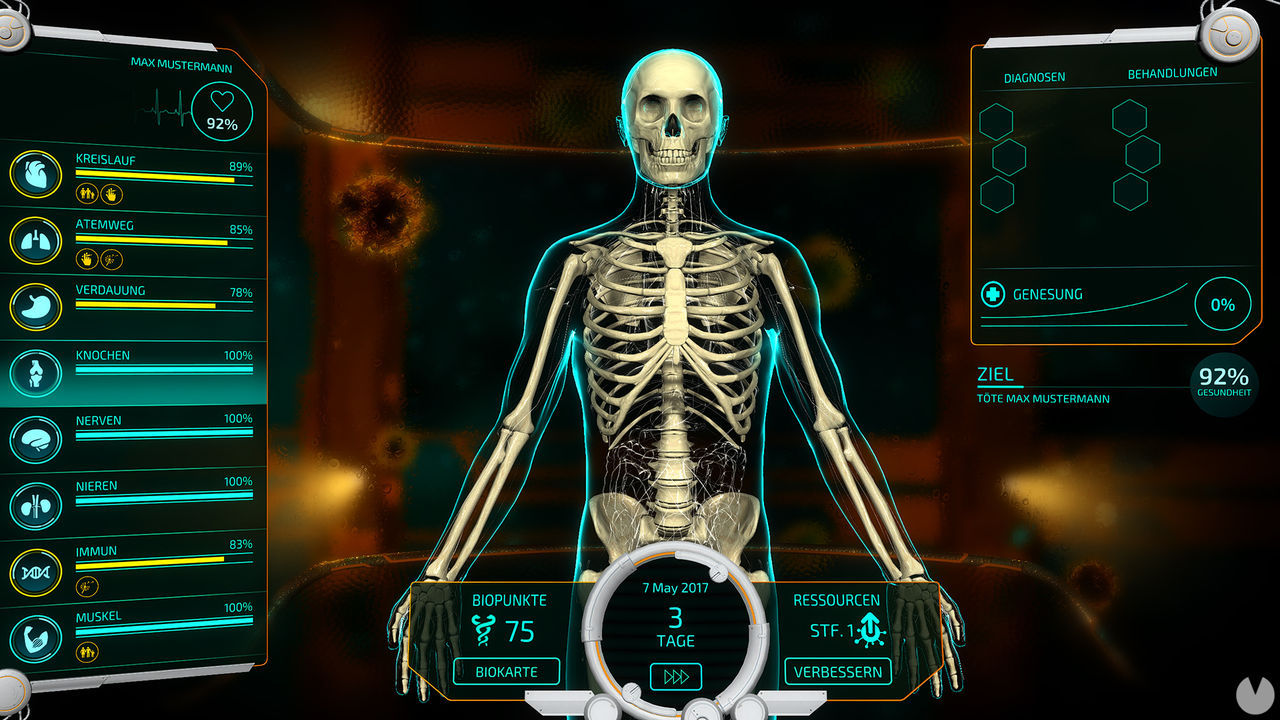Select the Atemweg lungs icon
Screen dimensions: 1280x720
coord(35,241)
